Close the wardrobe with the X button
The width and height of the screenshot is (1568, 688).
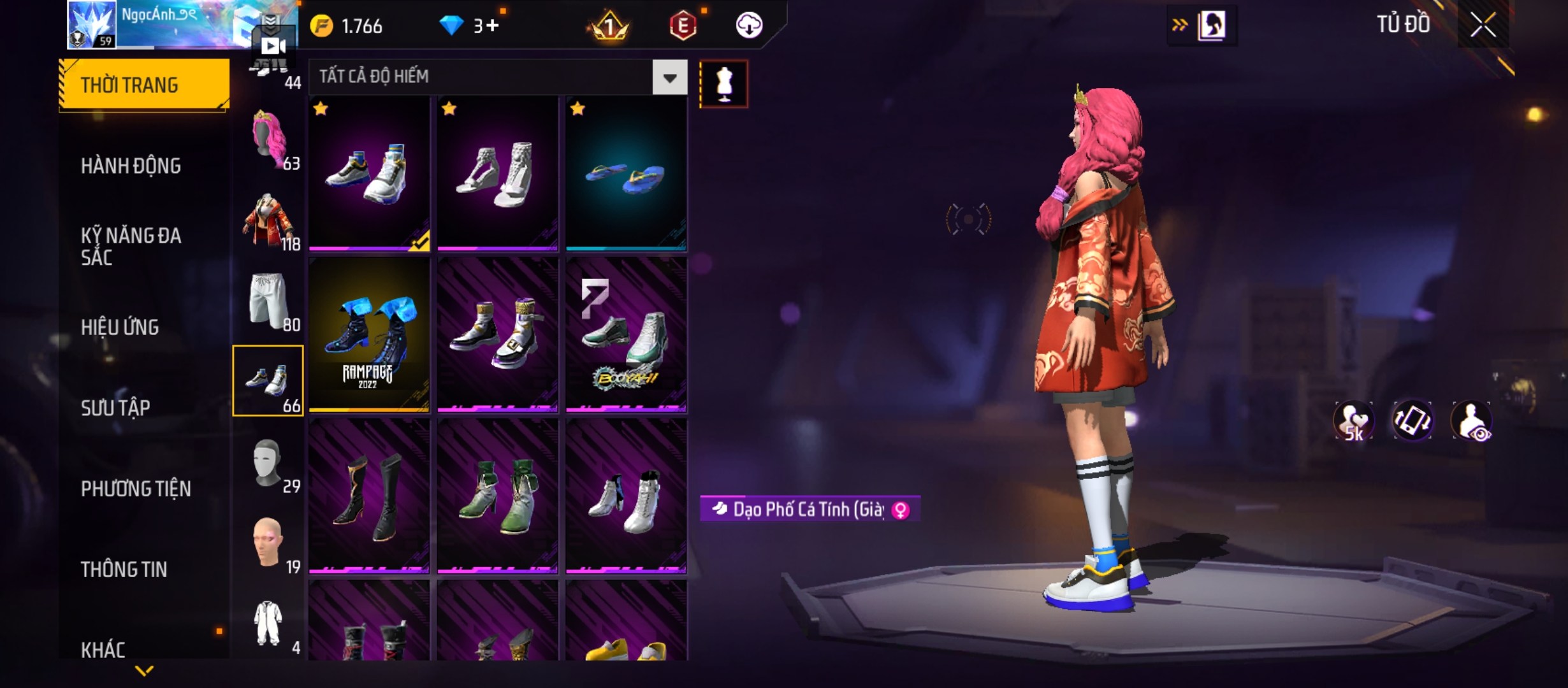1483,25
